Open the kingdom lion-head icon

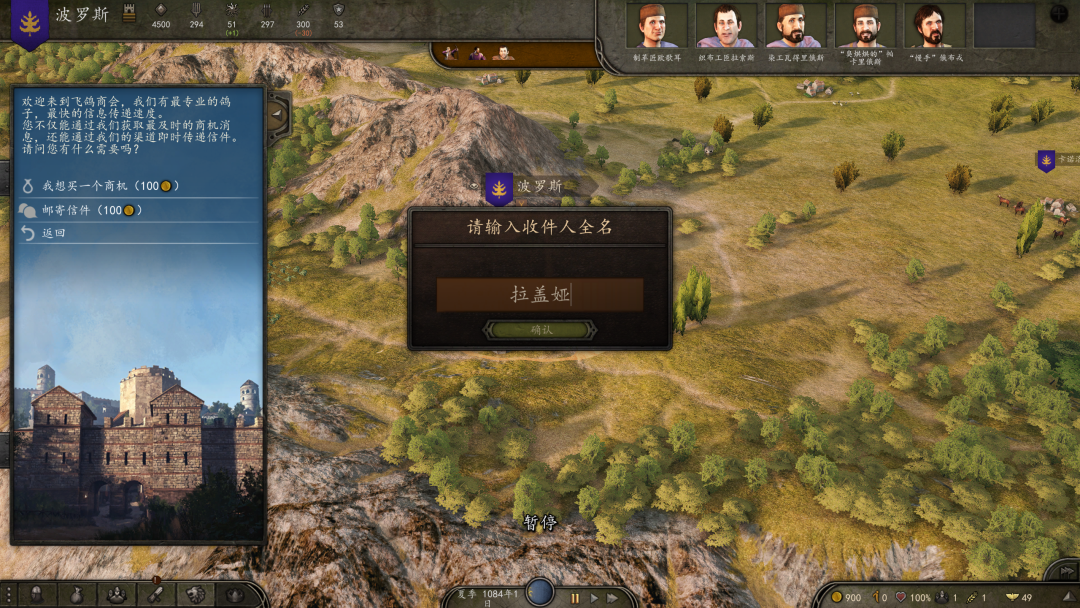click(196, 595)
